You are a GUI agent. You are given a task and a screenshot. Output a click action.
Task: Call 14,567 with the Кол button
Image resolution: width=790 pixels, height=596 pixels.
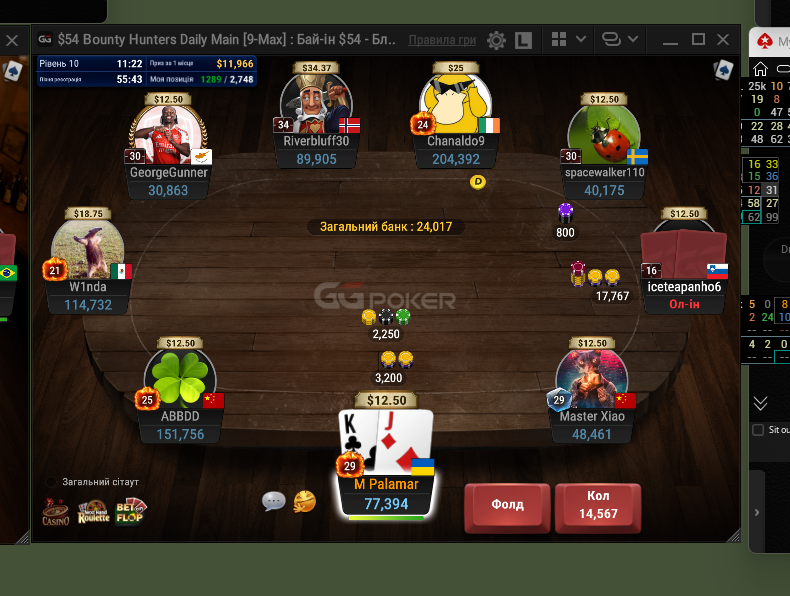(598, 505)
